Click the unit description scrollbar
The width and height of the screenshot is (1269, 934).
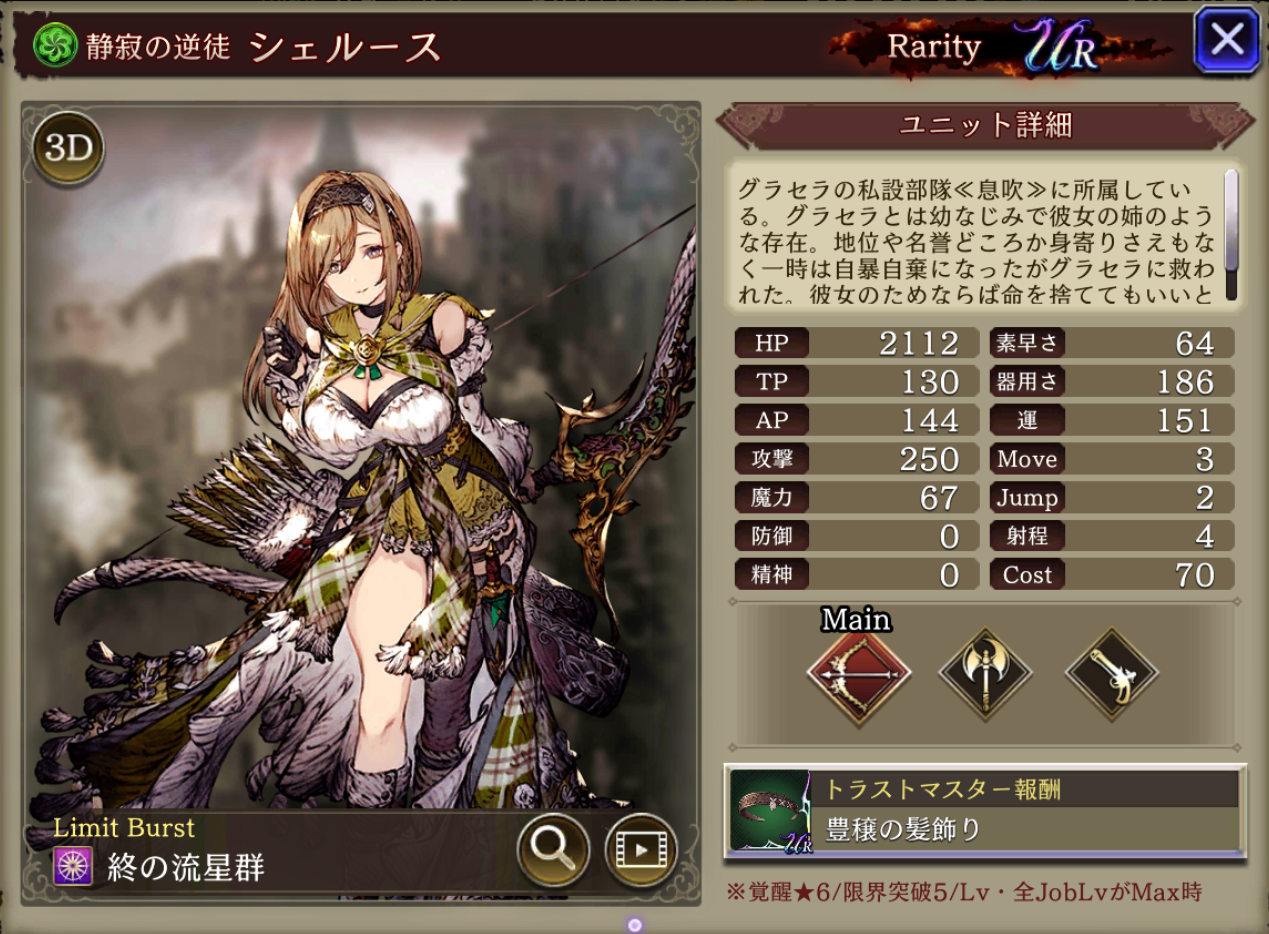(x=1231, y=235)
